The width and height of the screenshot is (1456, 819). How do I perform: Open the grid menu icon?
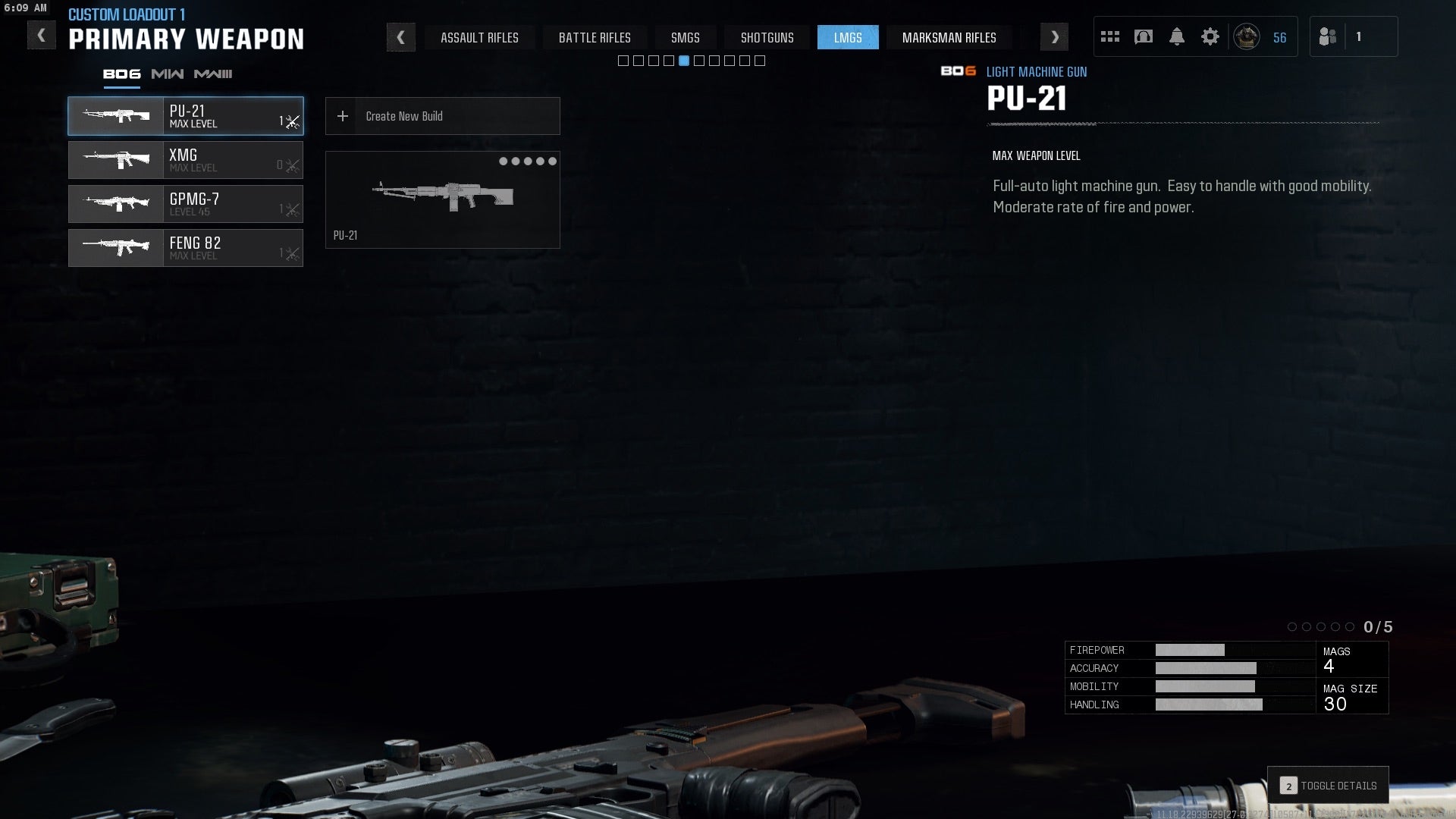click(1109, 36)
